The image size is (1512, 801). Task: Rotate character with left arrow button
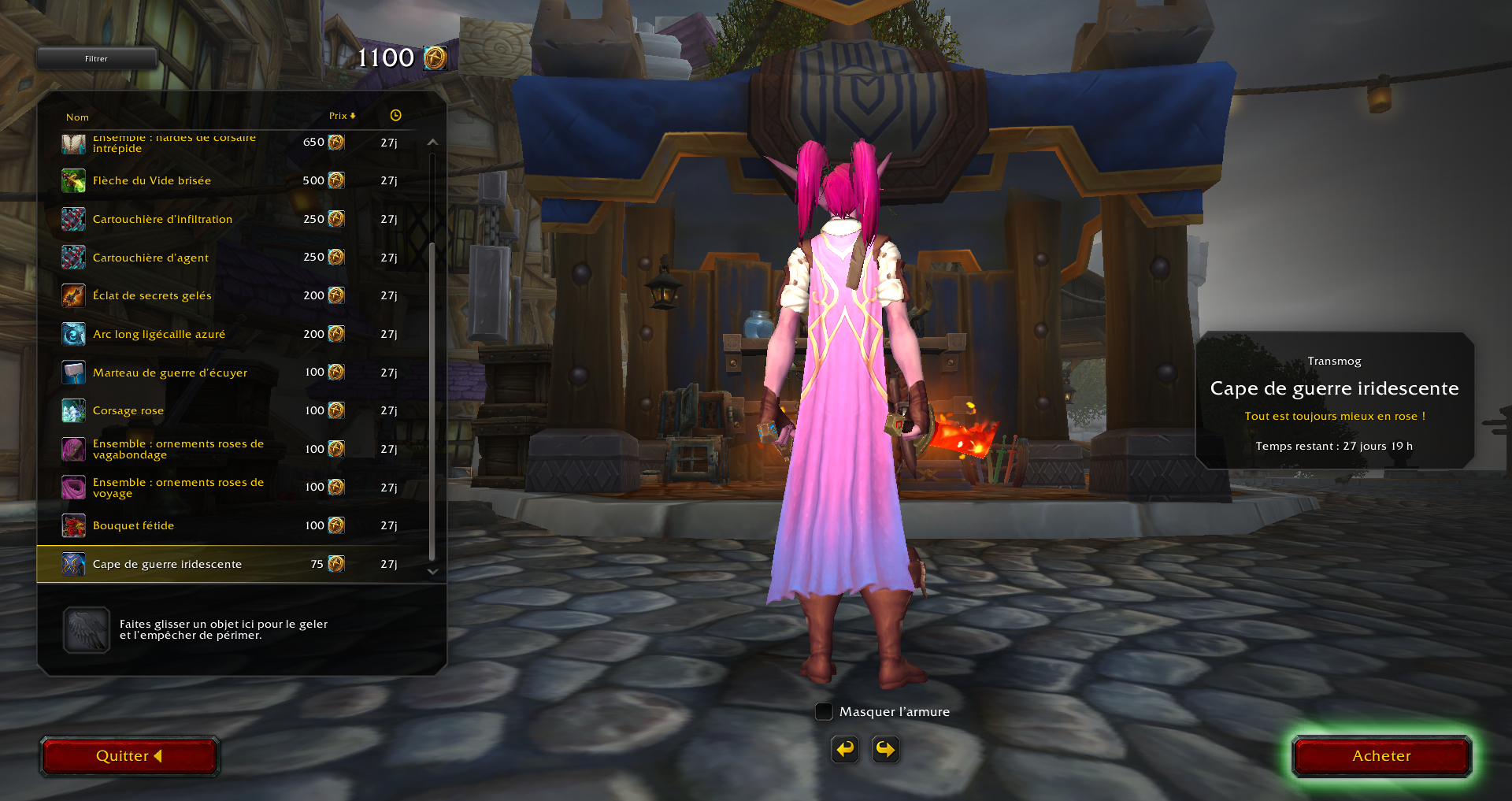pyautogui.click(x=845, y=749)
